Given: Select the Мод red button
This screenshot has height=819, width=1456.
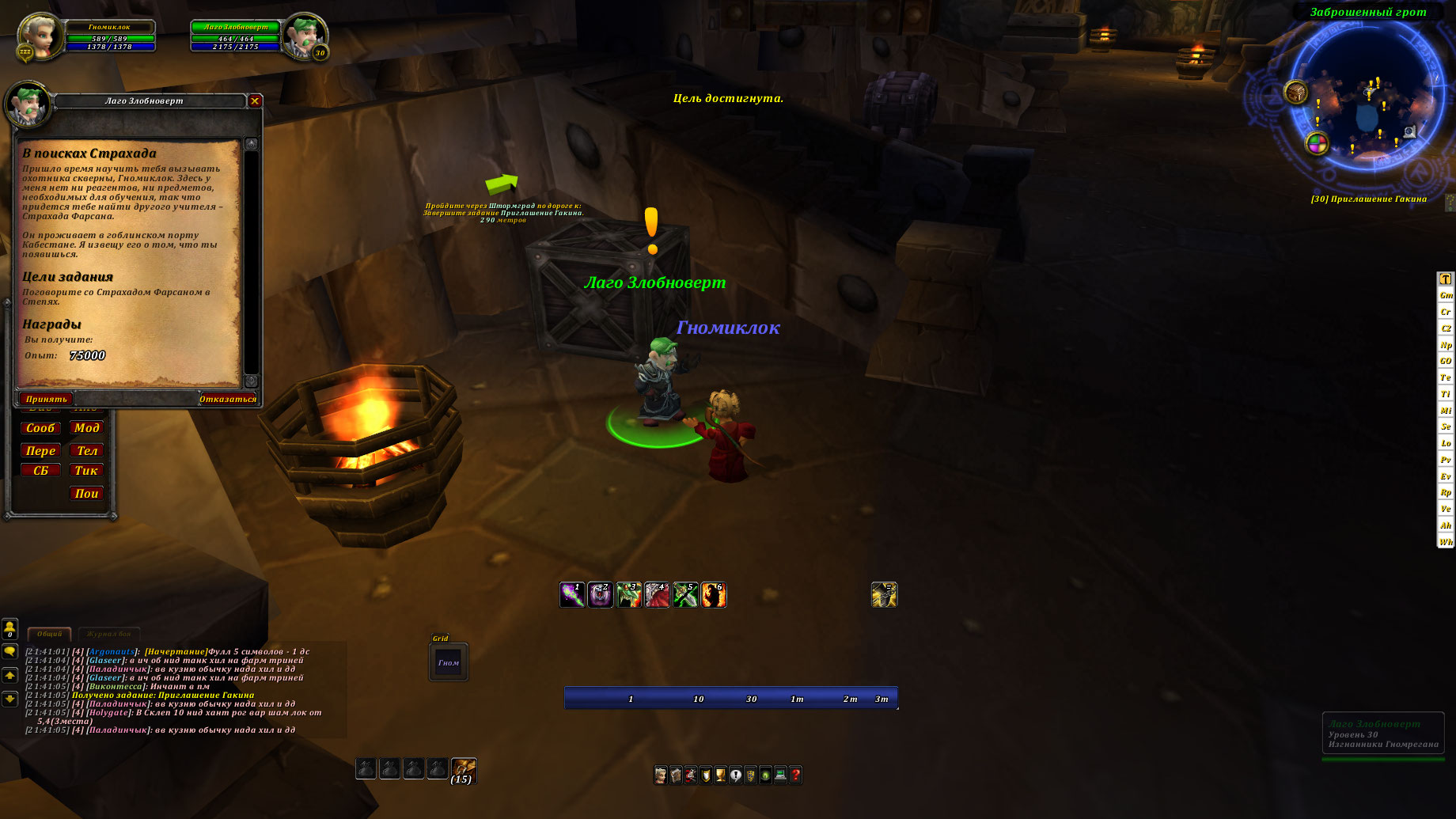Looking at the screenshot, I should (86, 428).
